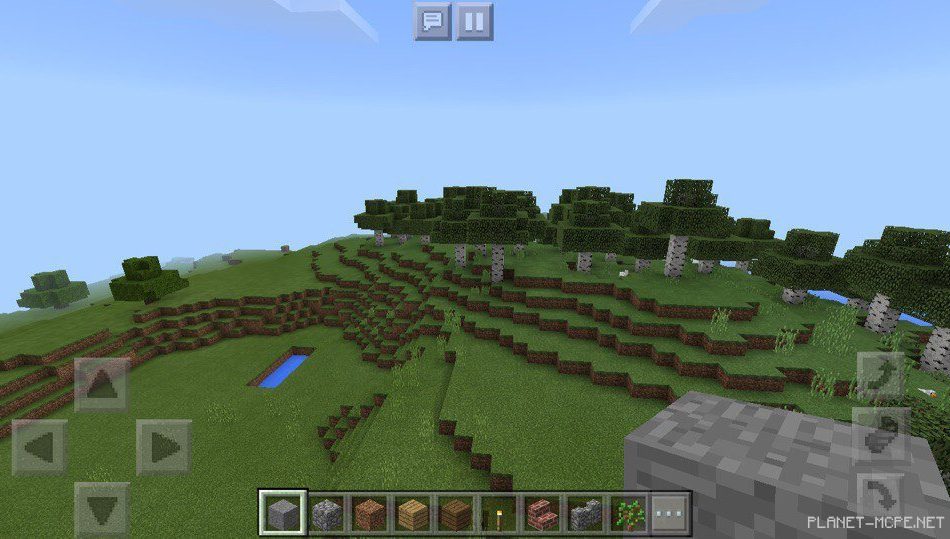Select the cobblestone block hotbar slot

click(327, 514)
